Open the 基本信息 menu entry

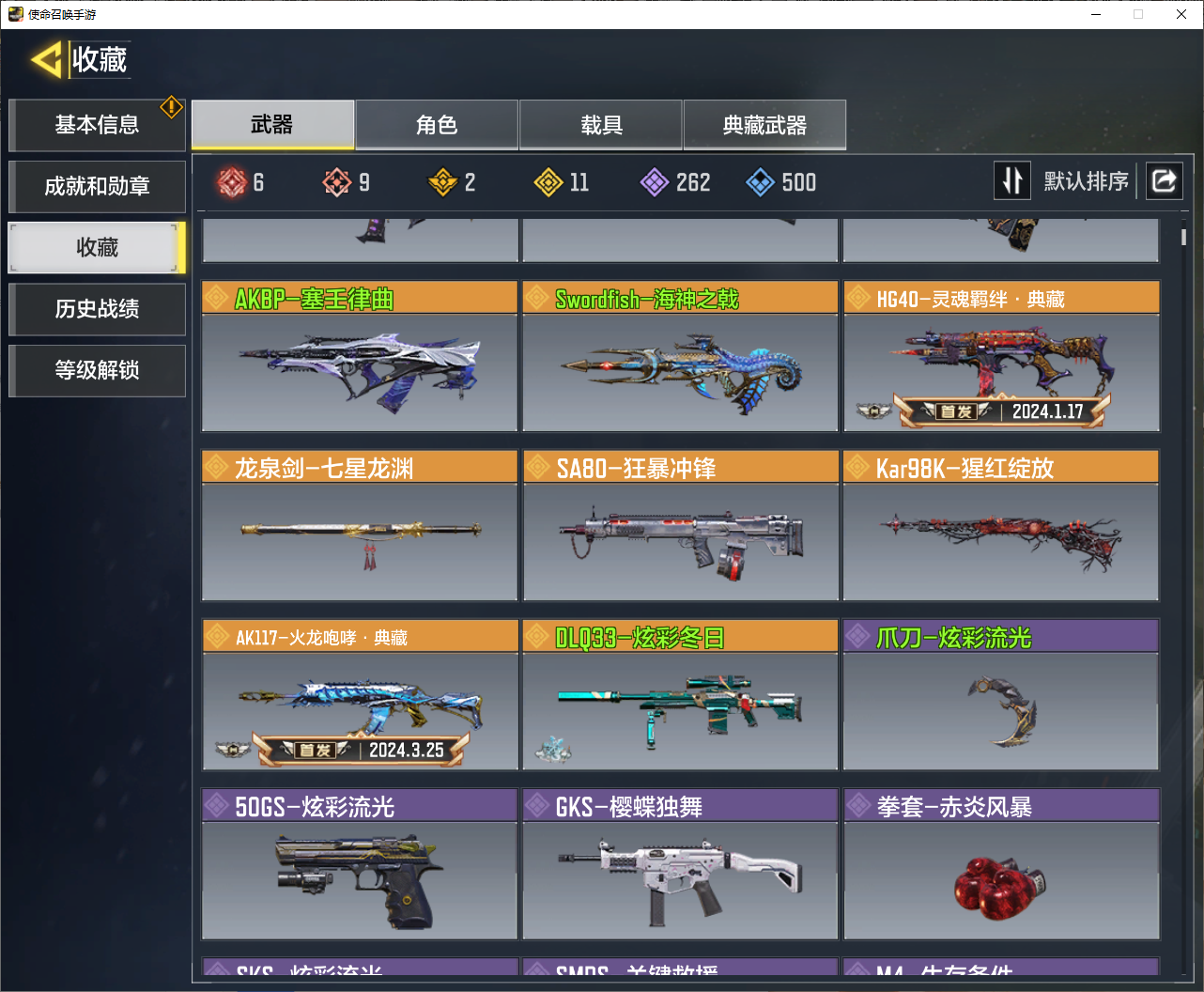pos(97,125)
